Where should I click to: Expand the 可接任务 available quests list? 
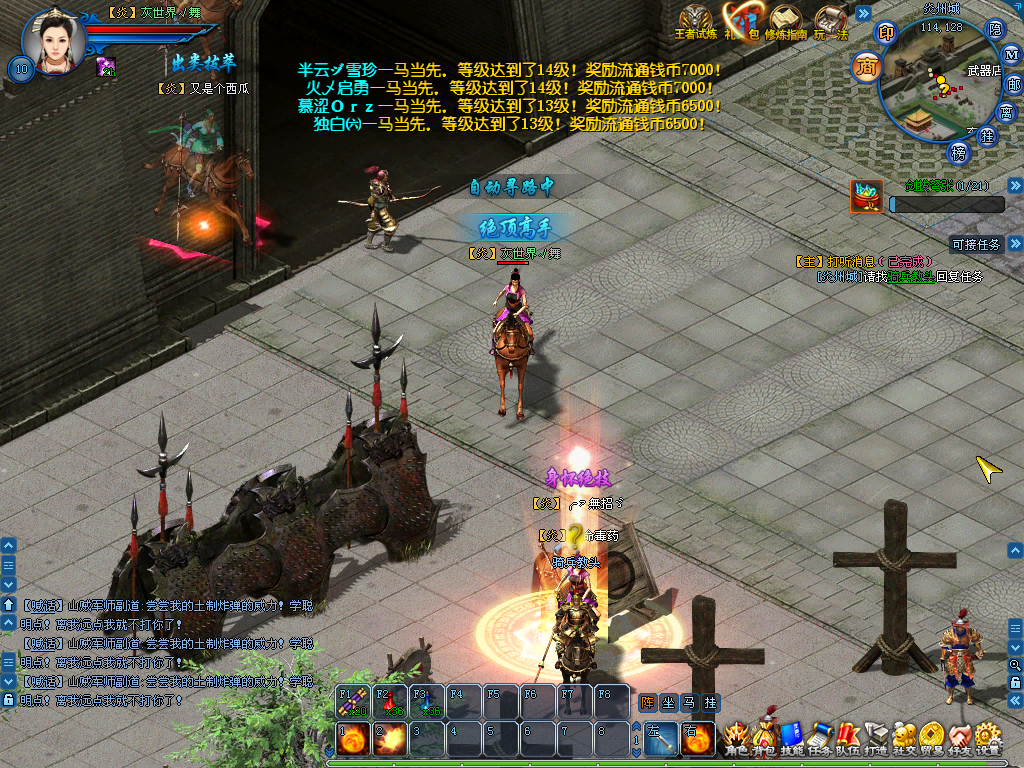click(x=1015, y=243)
